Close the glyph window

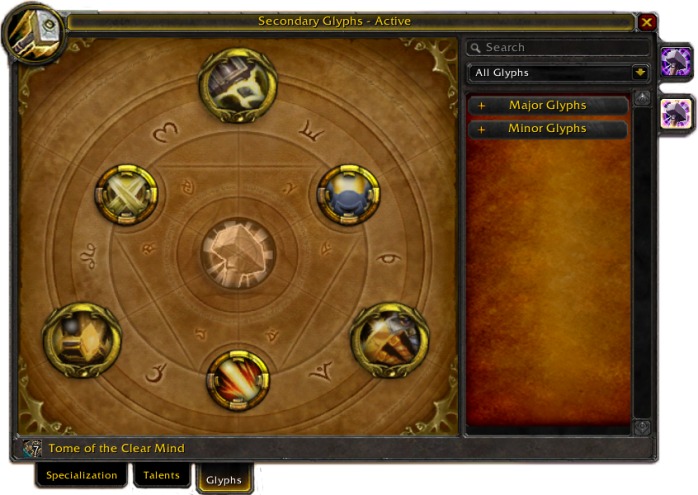point(647,21)
